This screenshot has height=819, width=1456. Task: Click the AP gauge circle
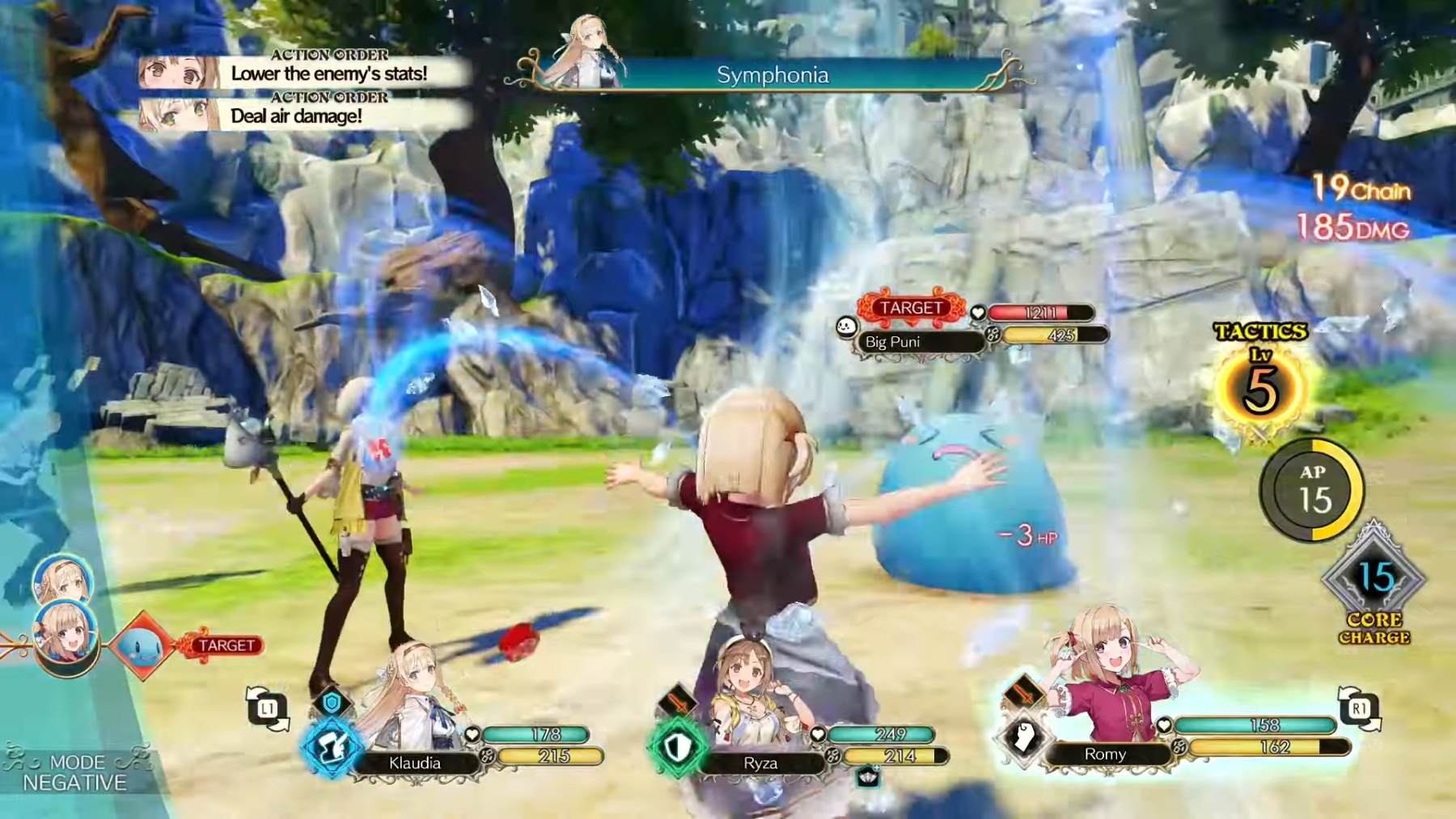tap(1312, 491)
